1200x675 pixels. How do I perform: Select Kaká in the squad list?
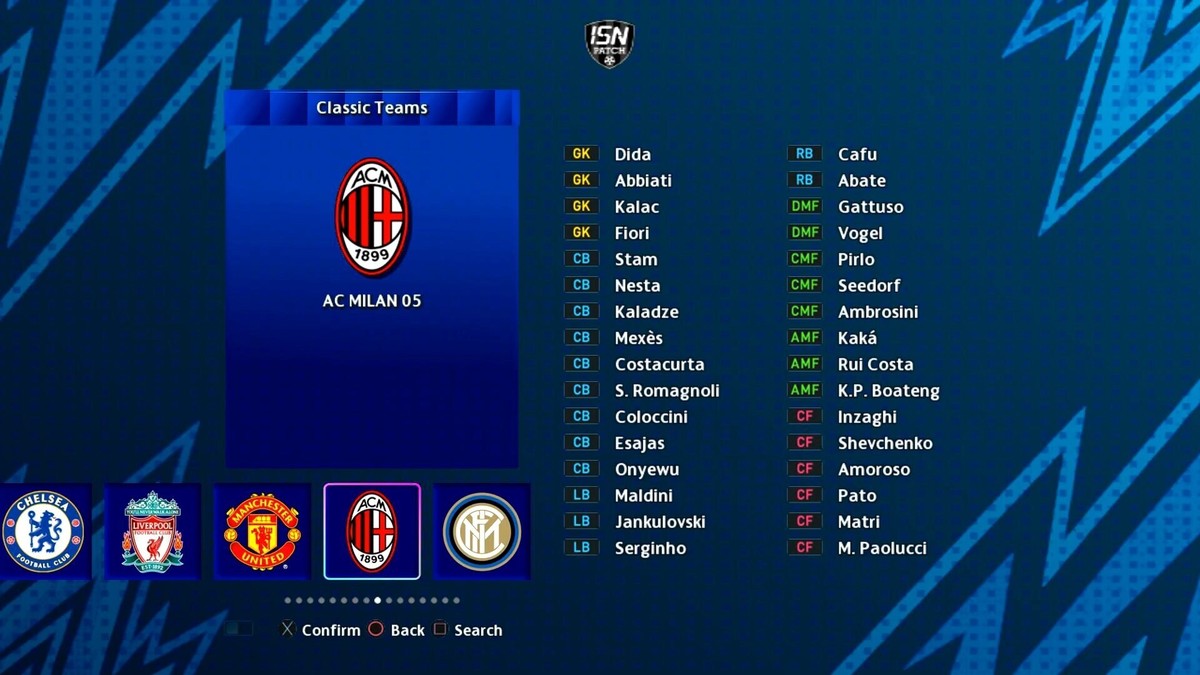click(857, 338)
